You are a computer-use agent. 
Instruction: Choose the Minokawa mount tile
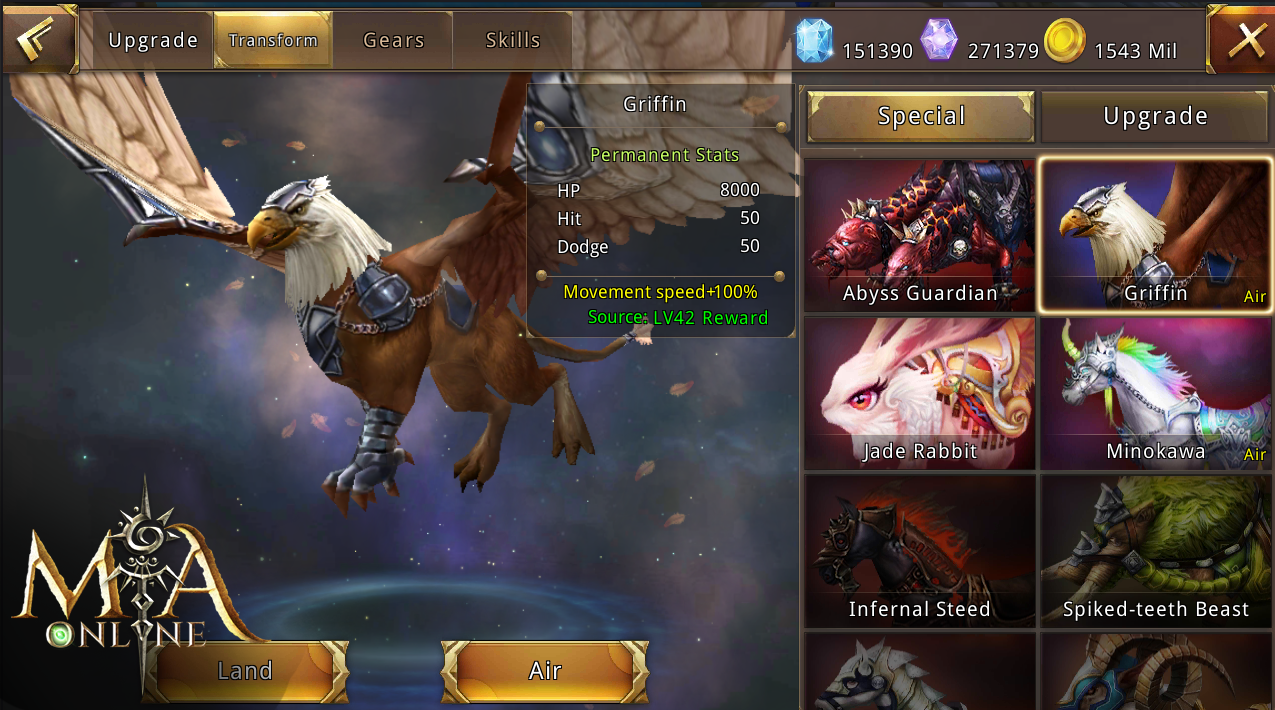coord(1155,393)
